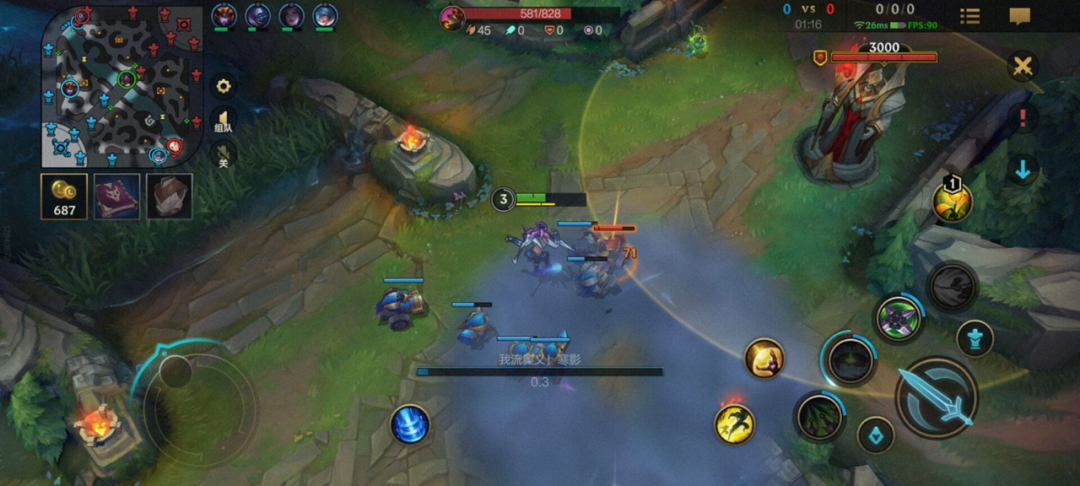Hit the large sword basic attack button
The image size is (1080, 486).
[937, 398]
